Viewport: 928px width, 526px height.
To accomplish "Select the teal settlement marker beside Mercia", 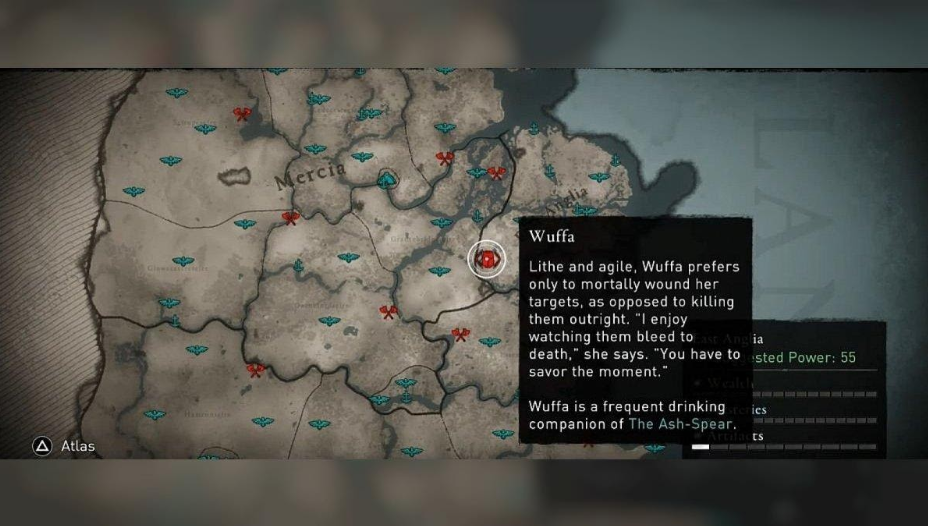I will pos(387,179).
